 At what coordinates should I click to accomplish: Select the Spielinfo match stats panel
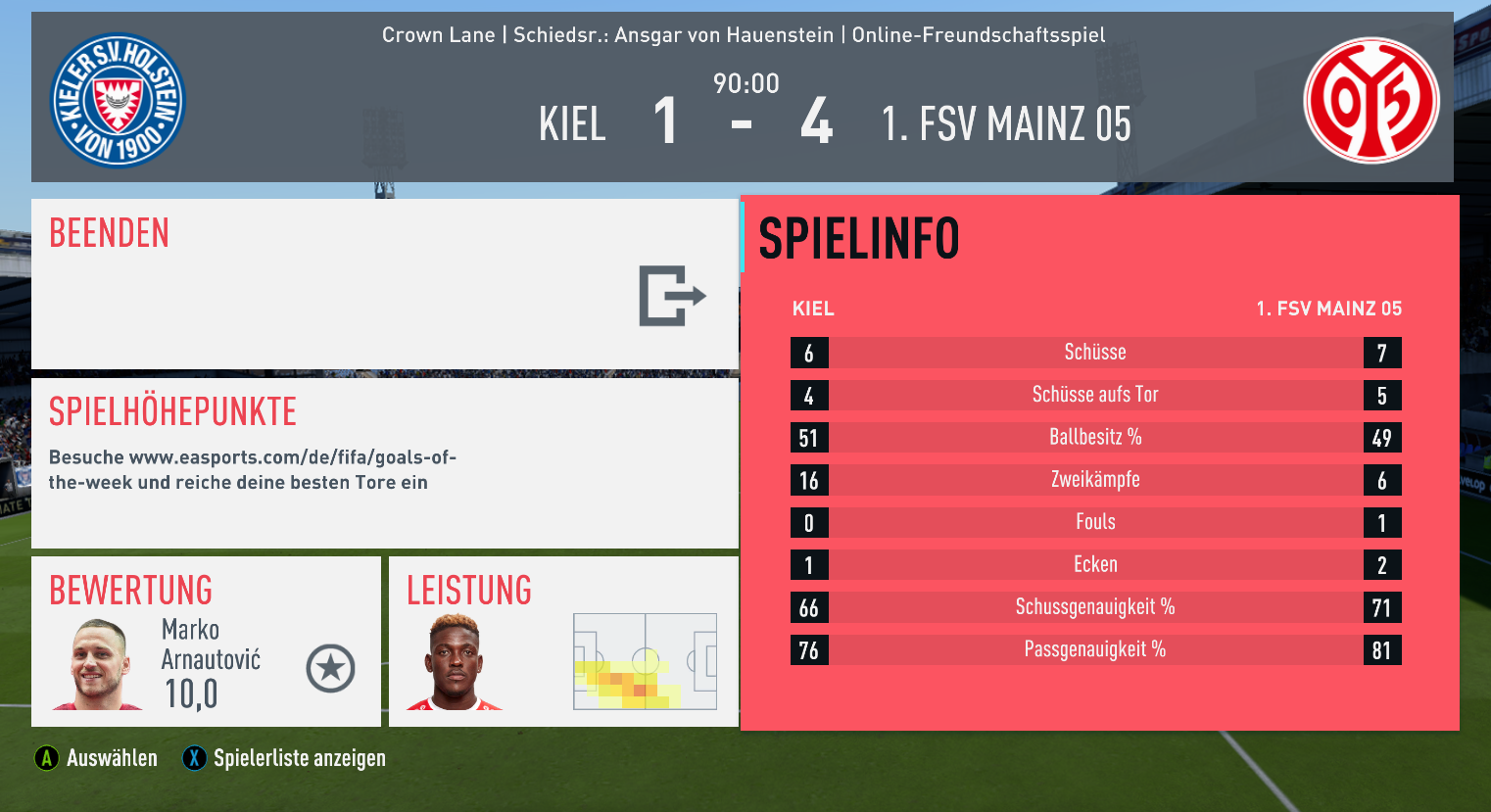coord(1099,462)
